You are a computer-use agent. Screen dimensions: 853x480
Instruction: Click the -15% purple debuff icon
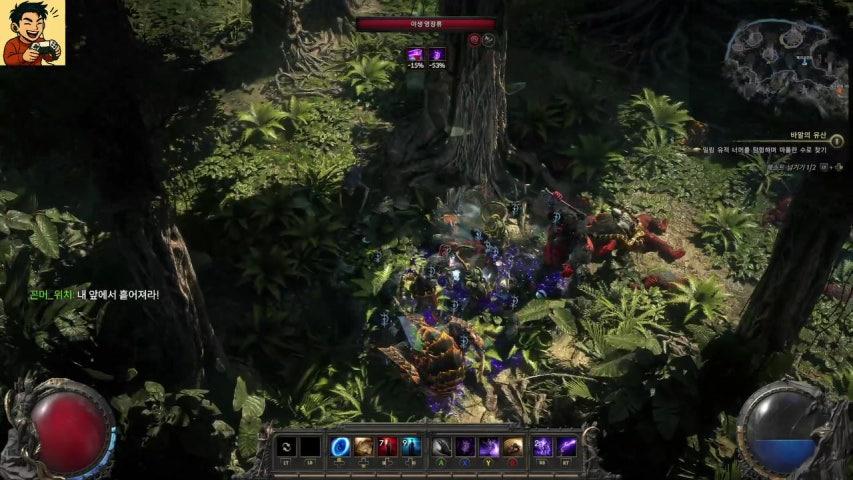coord(415,55)
